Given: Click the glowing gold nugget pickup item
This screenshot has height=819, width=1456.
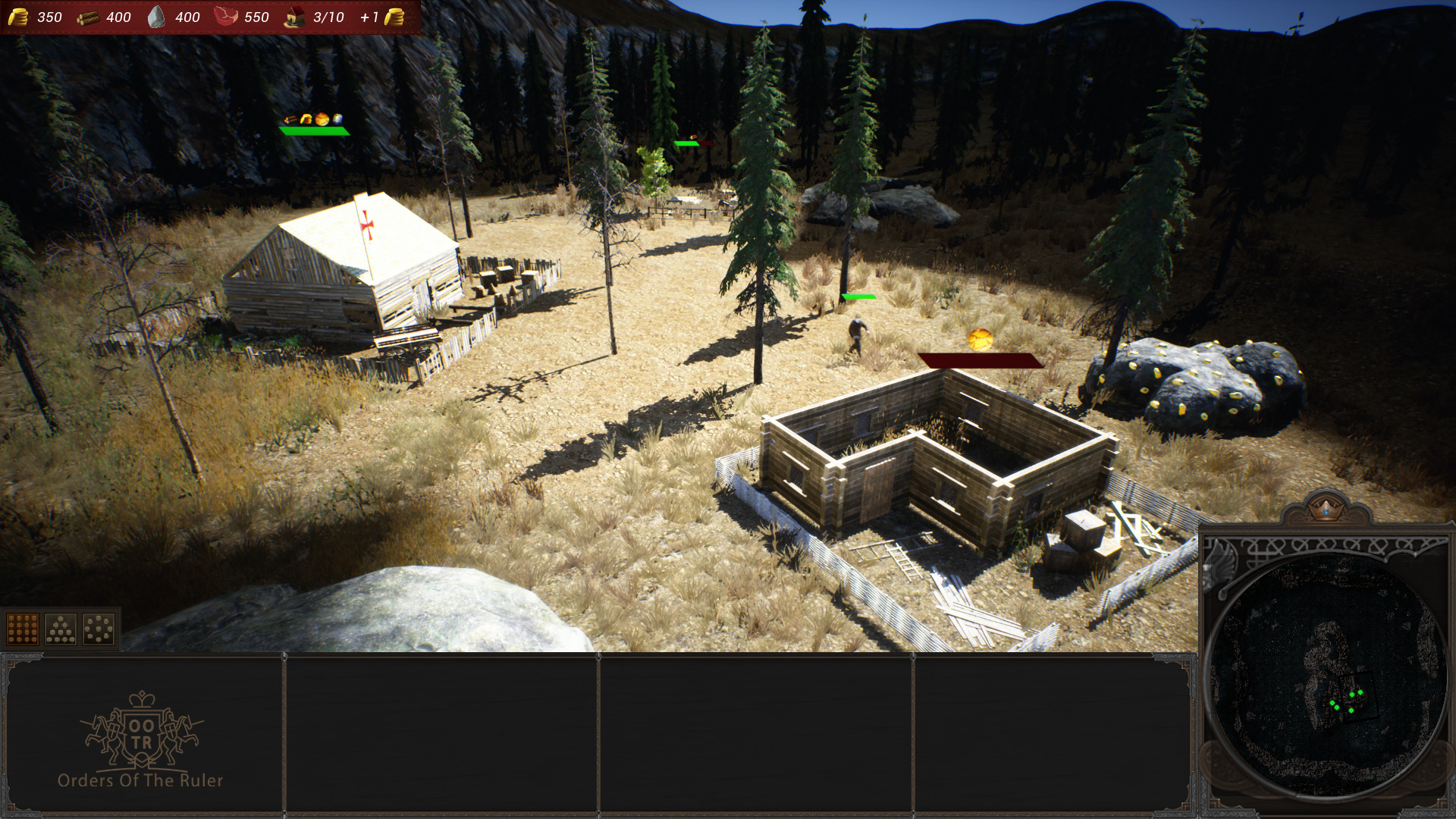Looking at the screenshot, I should tap(979, 341).
